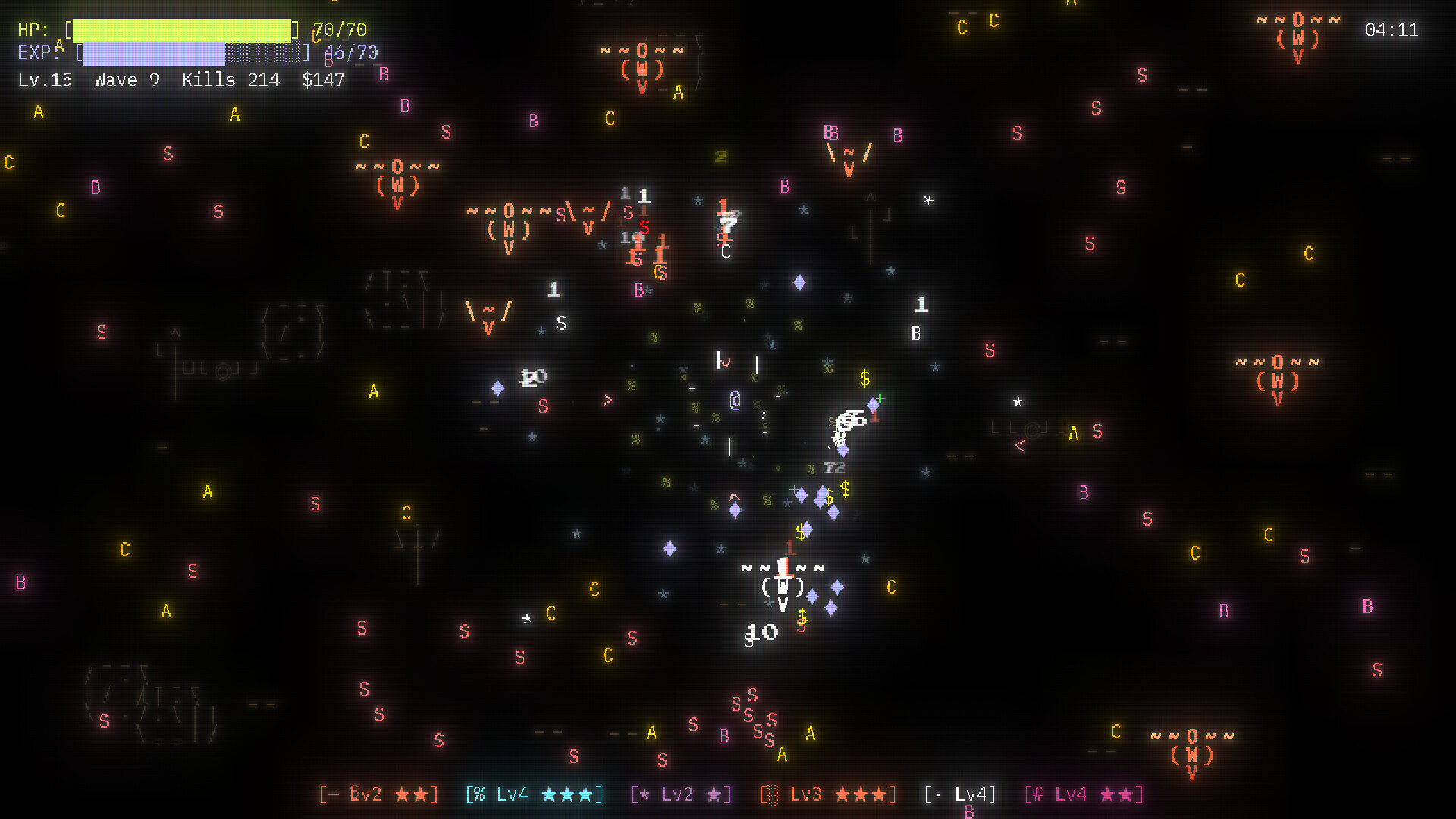Select the dash weapon slot marked Lv2
Screen dimensions: 1456x819
(x=379, y=795)
